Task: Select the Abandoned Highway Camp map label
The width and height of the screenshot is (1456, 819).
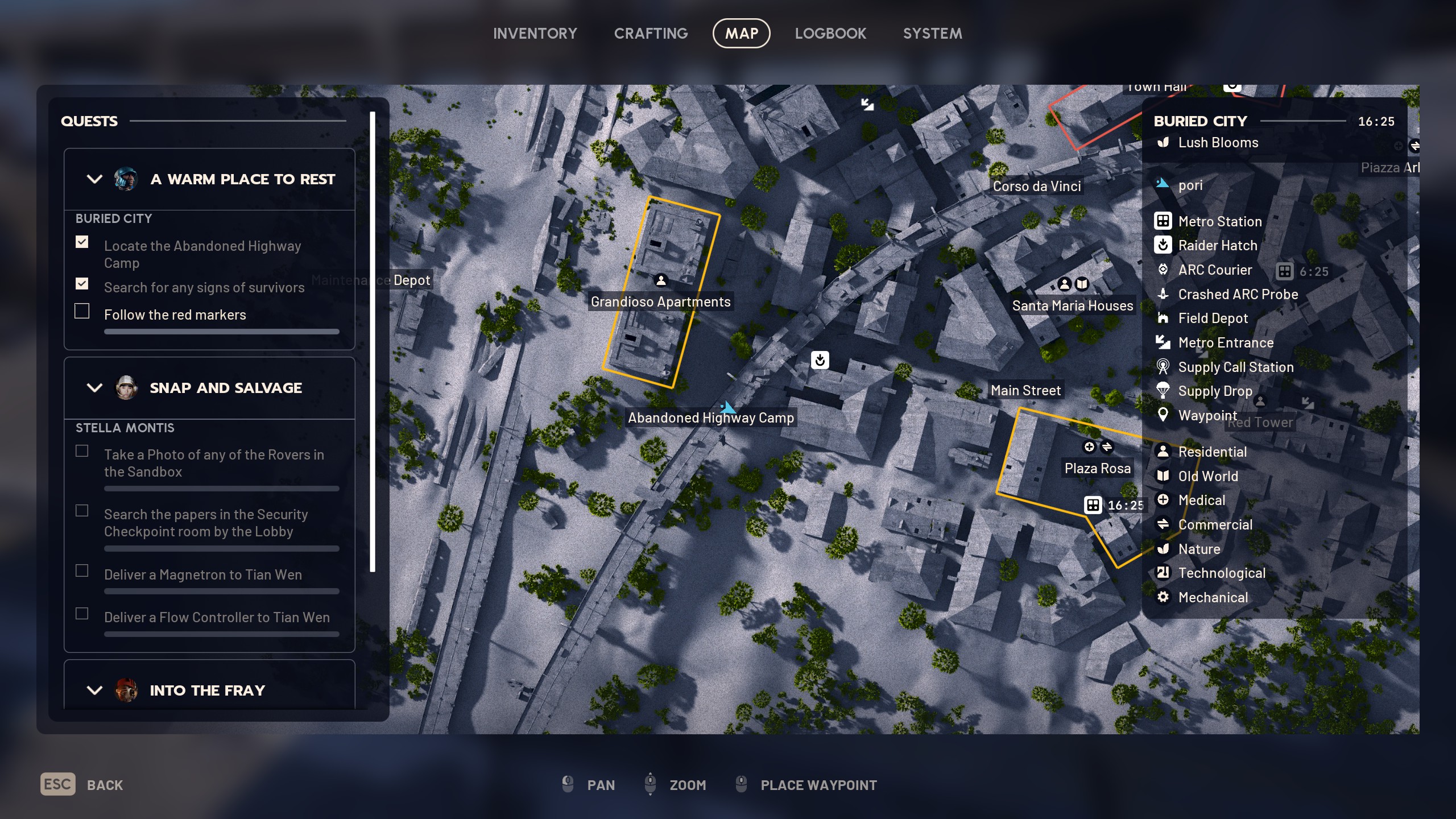Action: (710, 417)
